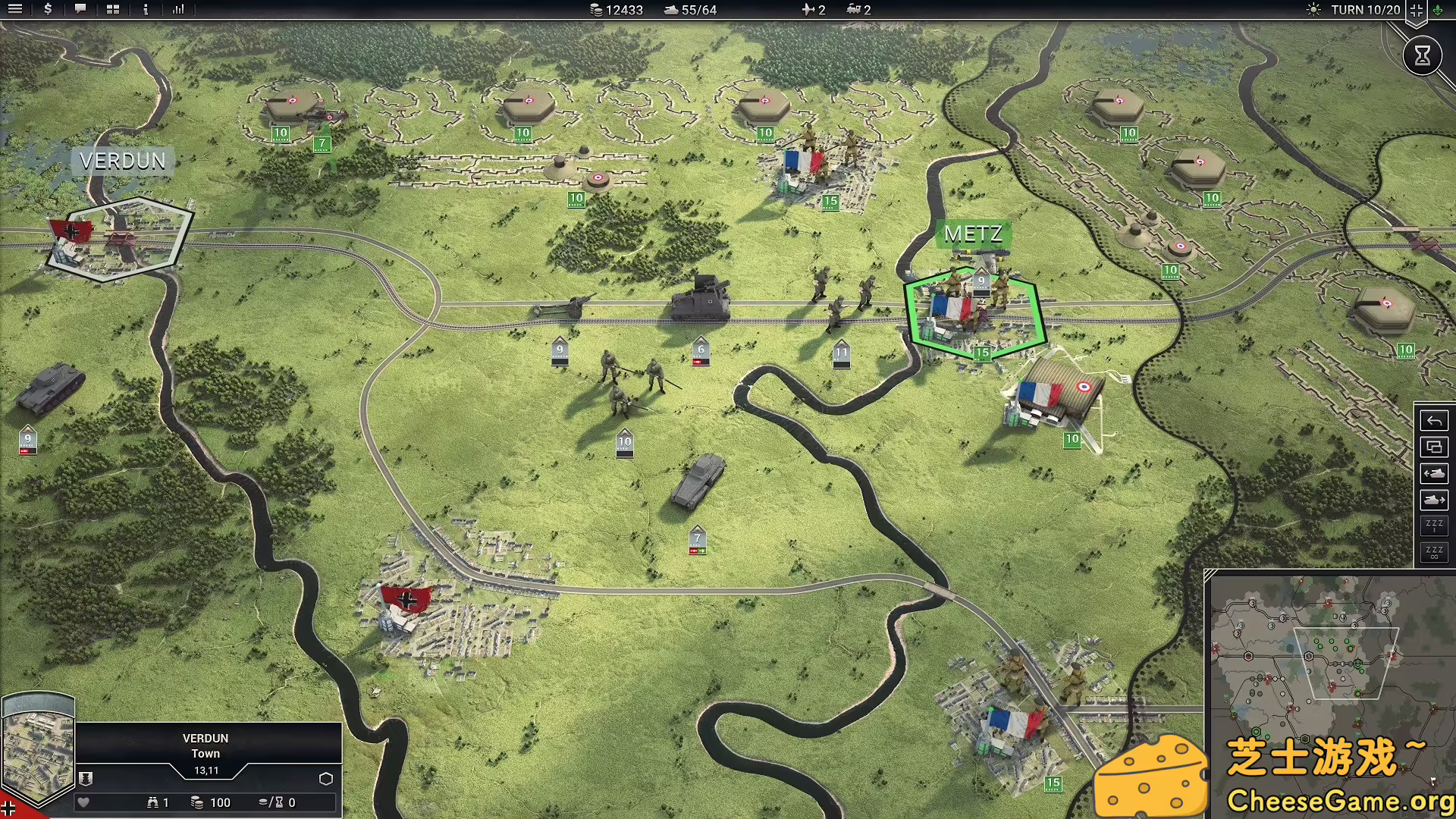Select the previous unit tank icon

[x=1433, y=473]
